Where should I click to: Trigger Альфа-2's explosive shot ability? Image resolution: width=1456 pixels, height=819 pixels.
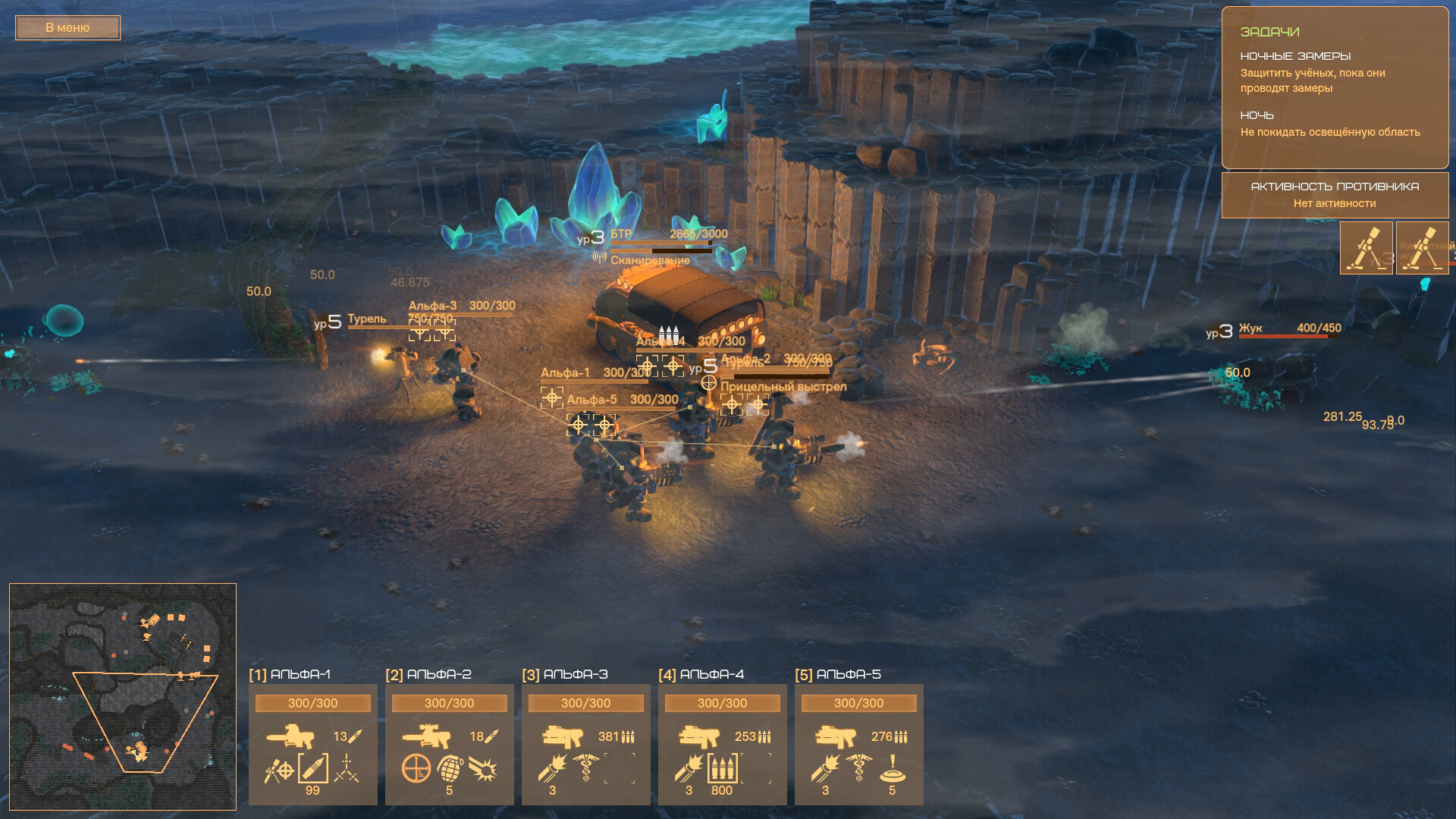coord(483,769)
